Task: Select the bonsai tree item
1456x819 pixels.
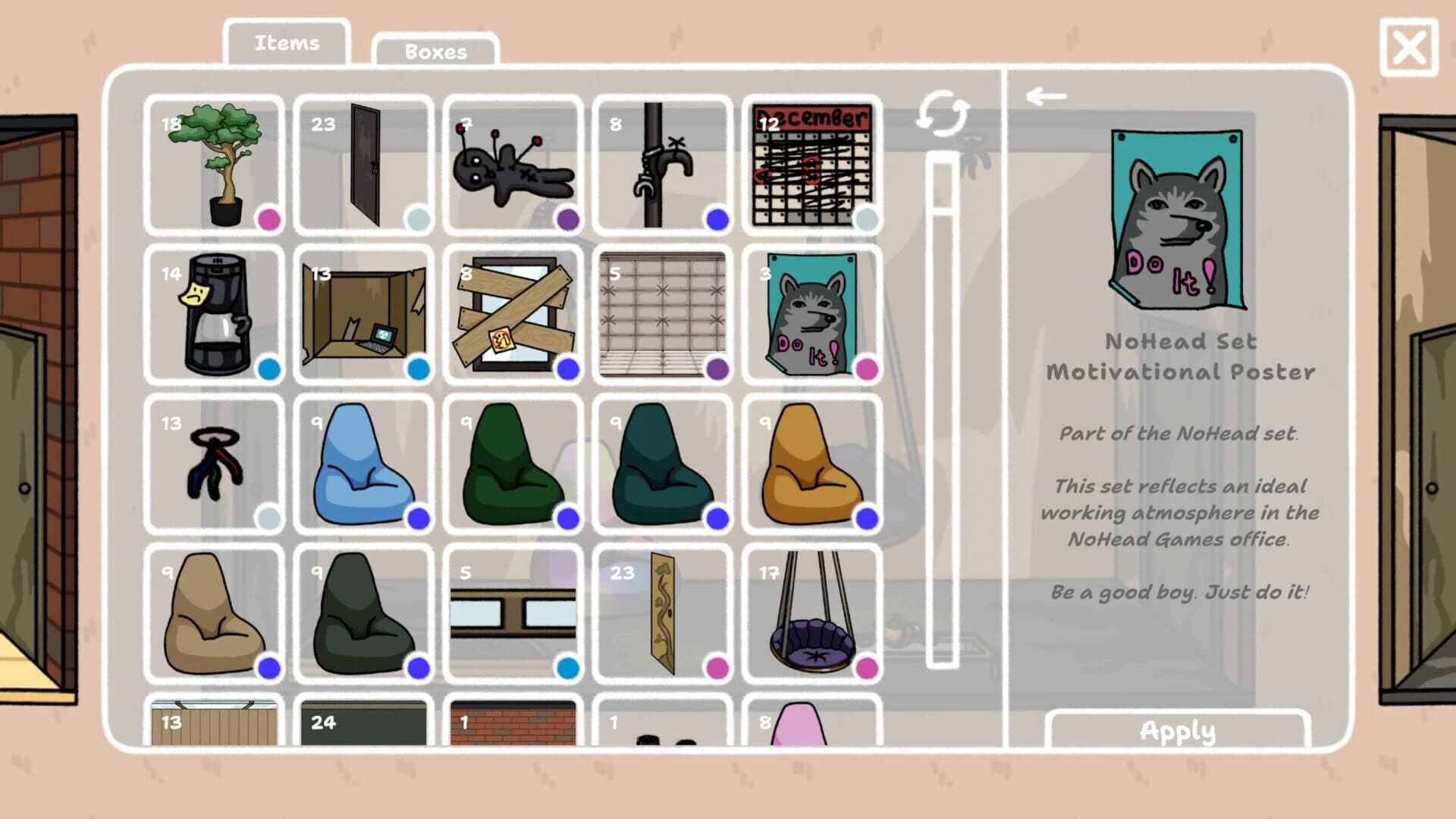Action: tap(216, 163)
